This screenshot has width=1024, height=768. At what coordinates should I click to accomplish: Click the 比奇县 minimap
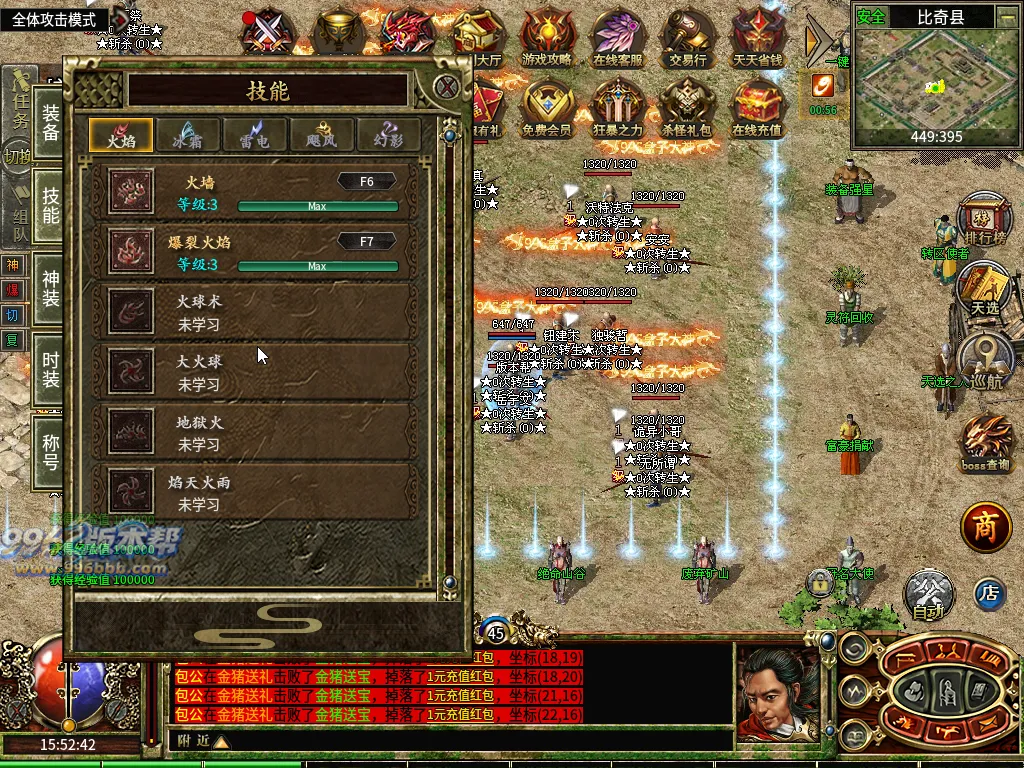[936, 79]
